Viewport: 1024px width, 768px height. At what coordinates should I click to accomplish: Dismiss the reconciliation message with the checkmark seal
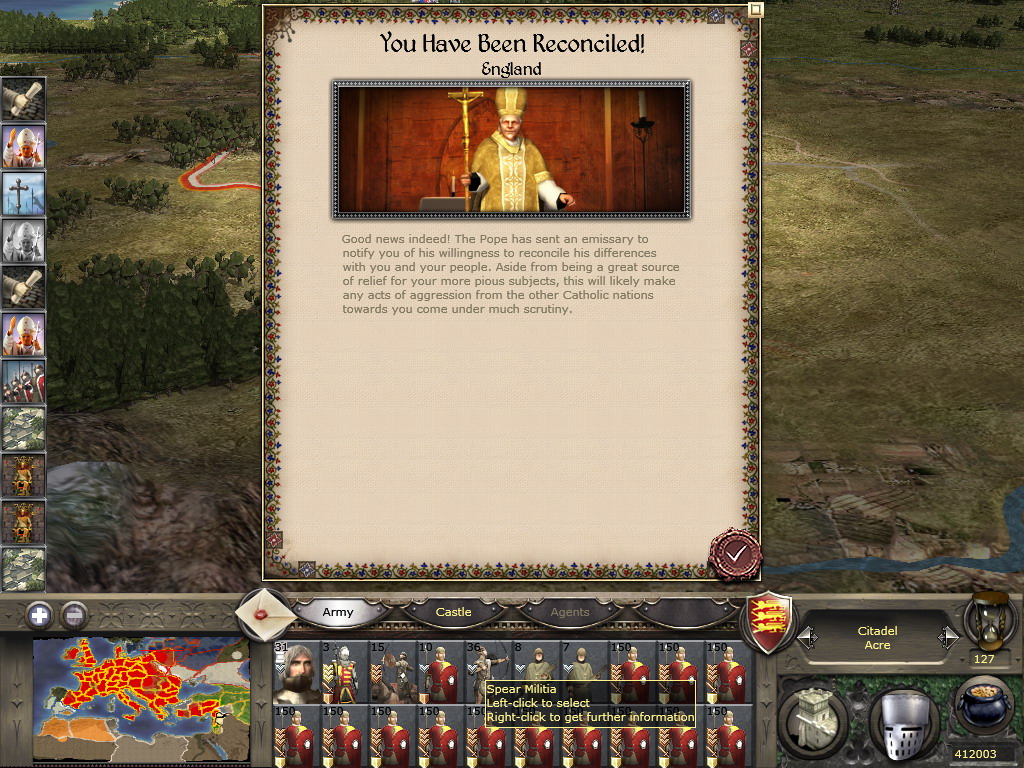coord(736,553)
